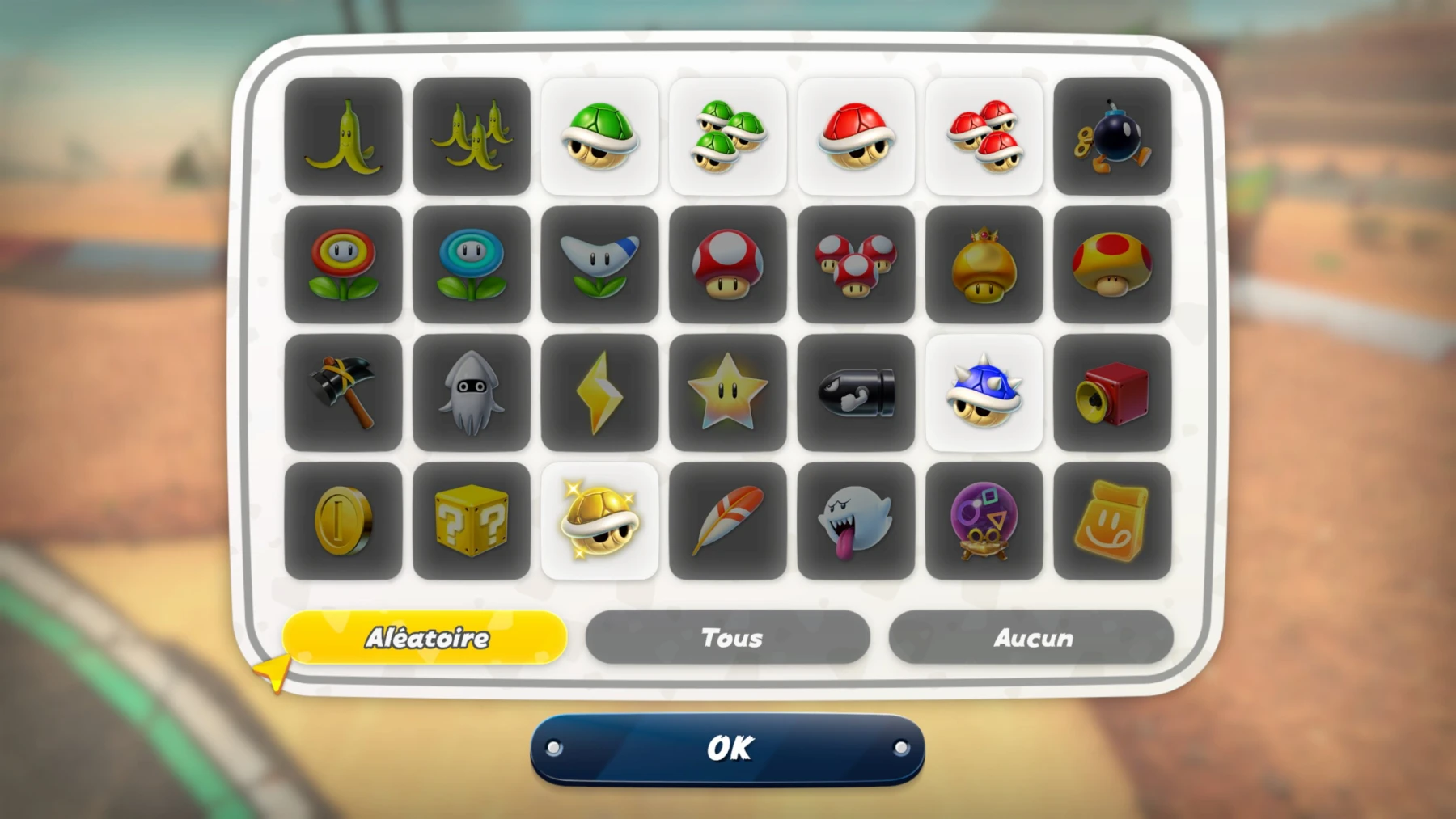The width and height of the screenshot is (1456, 819).
Task: Click the Aucun button
Action: pyautogui.click(x=1033, y=638)
